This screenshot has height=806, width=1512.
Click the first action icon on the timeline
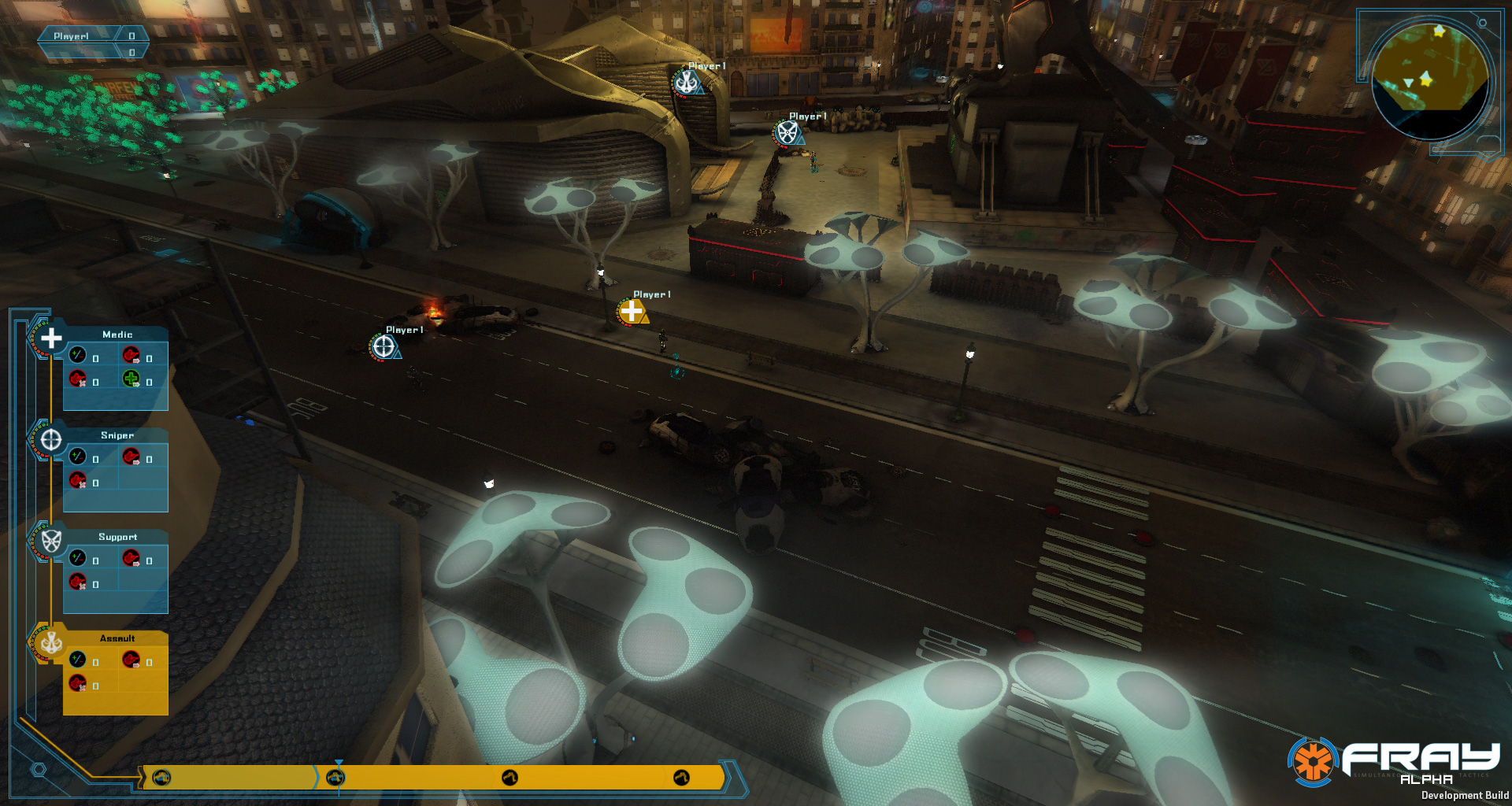click(161, 778)
